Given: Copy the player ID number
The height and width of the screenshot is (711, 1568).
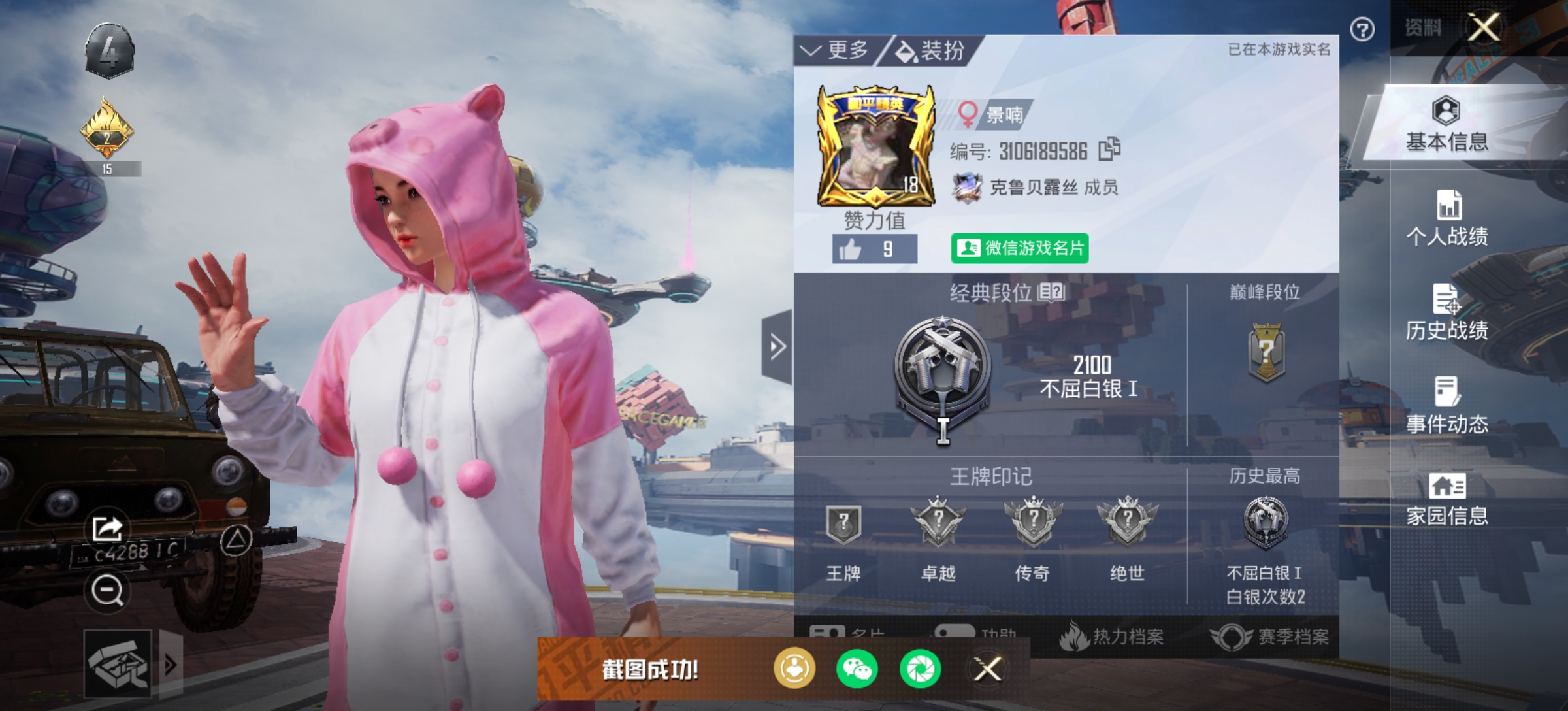Looking at the screenshot, I should [1109, 150].
